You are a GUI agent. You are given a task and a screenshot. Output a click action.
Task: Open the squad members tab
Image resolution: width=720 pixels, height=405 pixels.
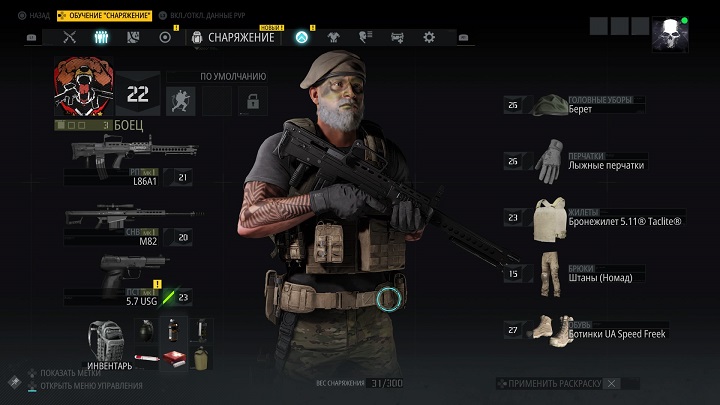coord(101,37)
